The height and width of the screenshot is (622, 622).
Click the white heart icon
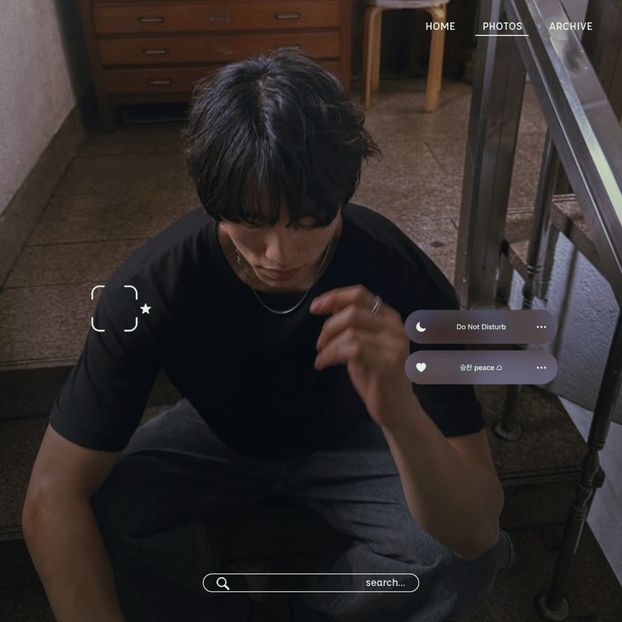421,367
